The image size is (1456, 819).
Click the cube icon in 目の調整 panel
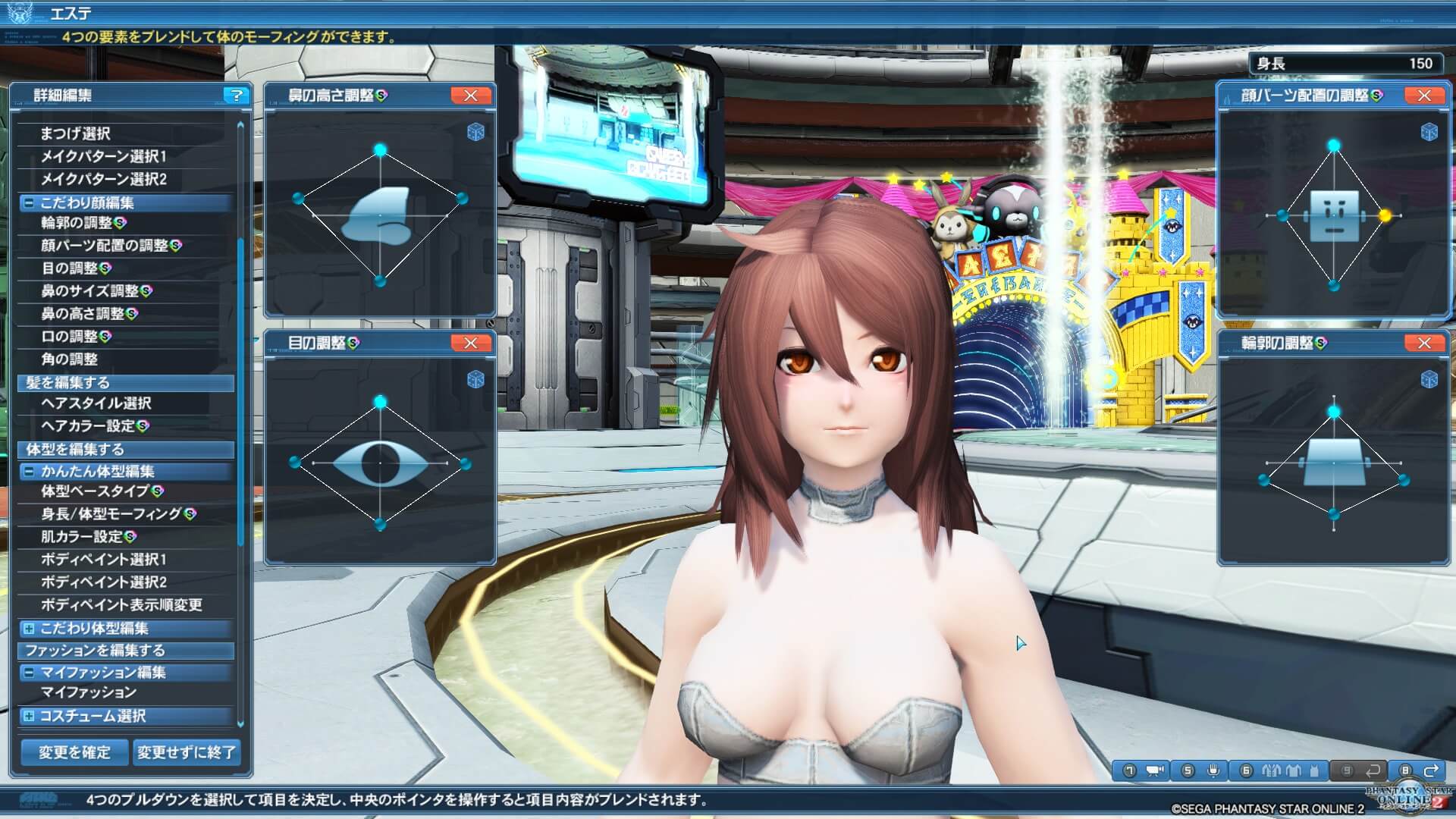[475, 379]
